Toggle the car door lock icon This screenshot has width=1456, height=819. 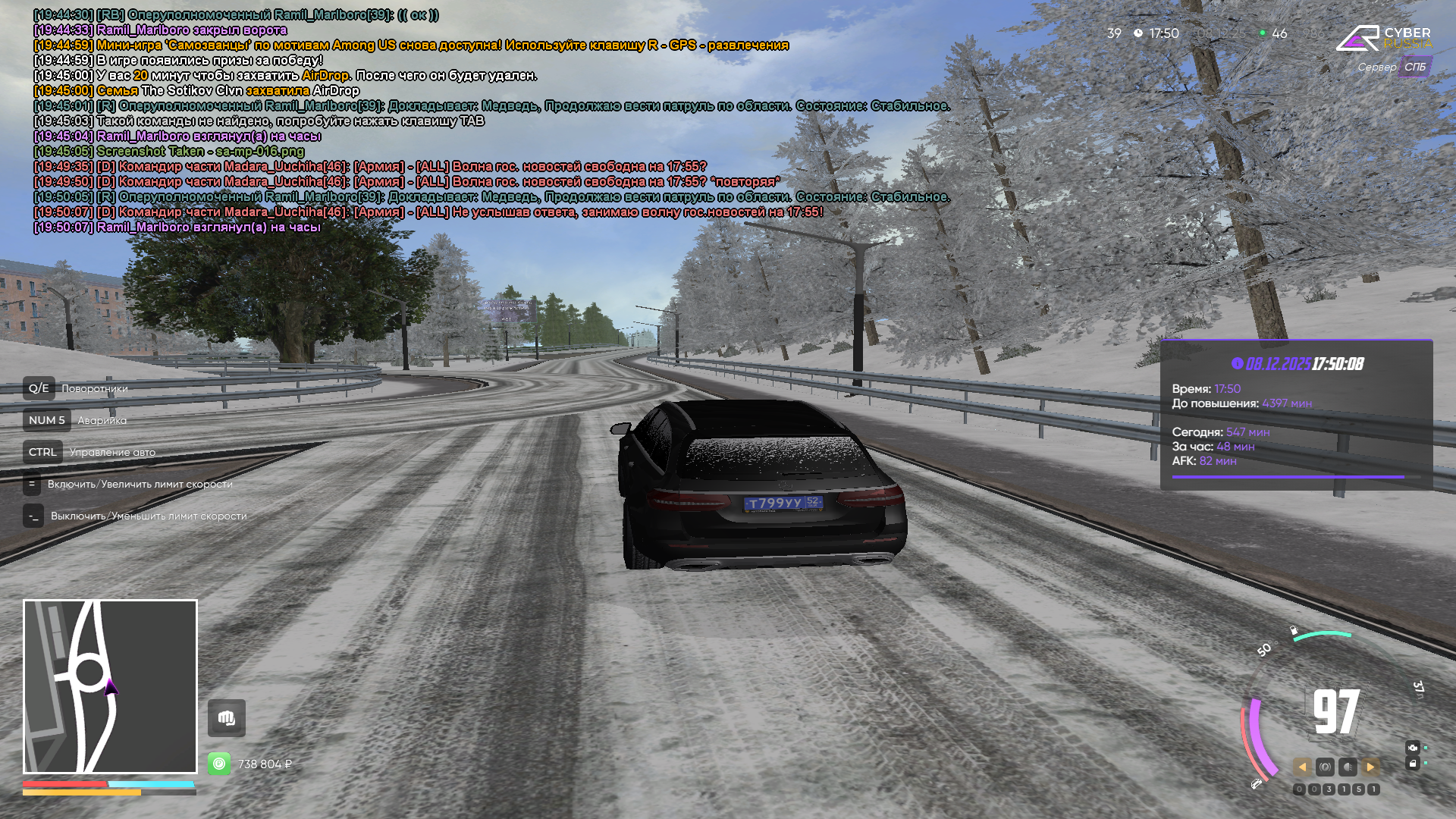pos(1413,764)
